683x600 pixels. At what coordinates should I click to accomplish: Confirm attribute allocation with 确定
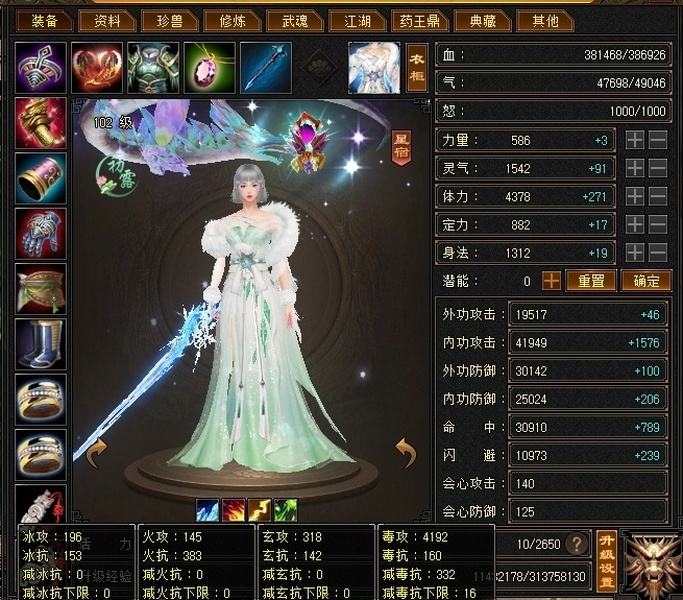tap(646, 281)
